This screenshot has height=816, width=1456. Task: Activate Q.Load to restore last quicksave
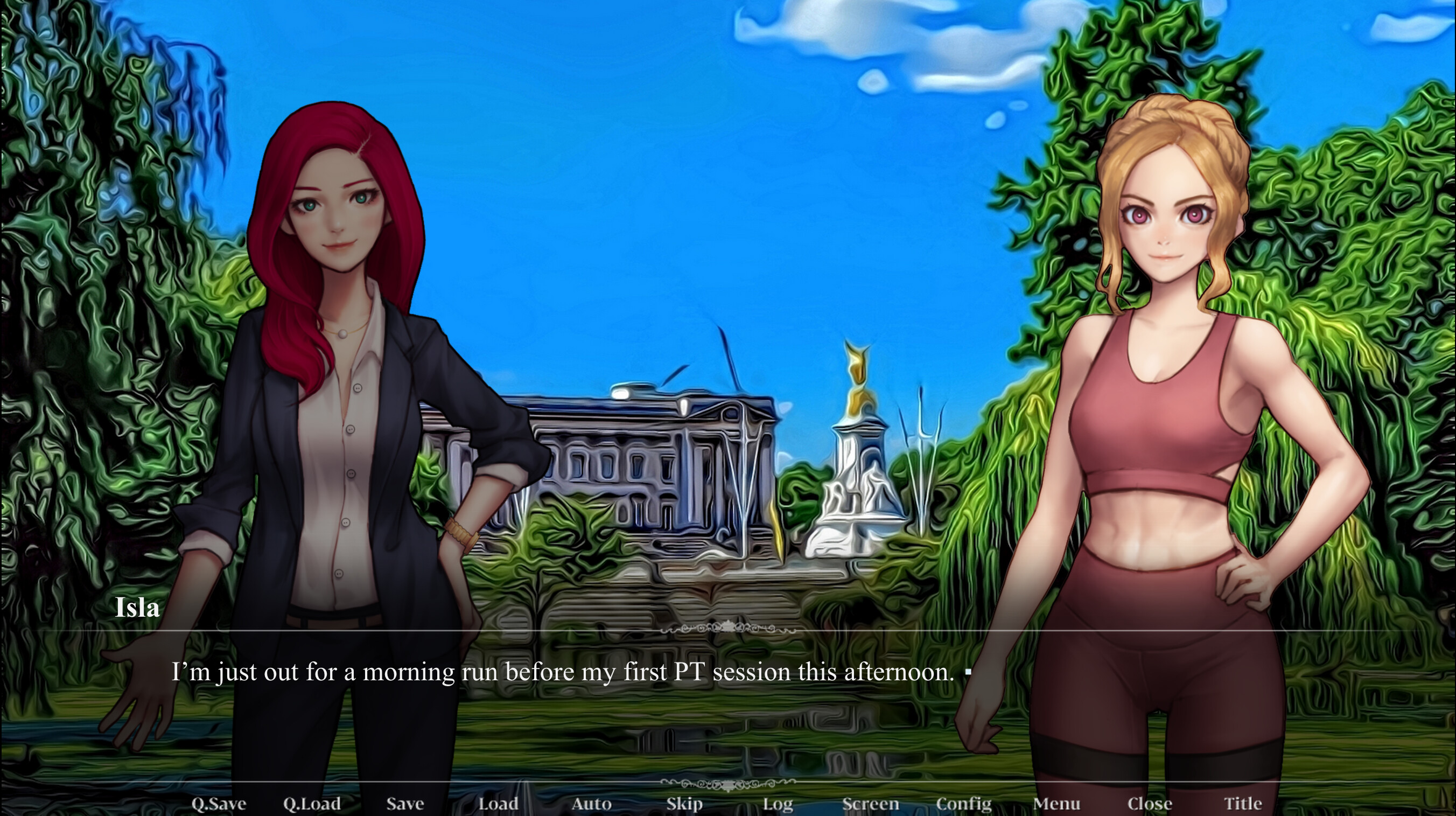pyautogui.click(x=314, y=804)
